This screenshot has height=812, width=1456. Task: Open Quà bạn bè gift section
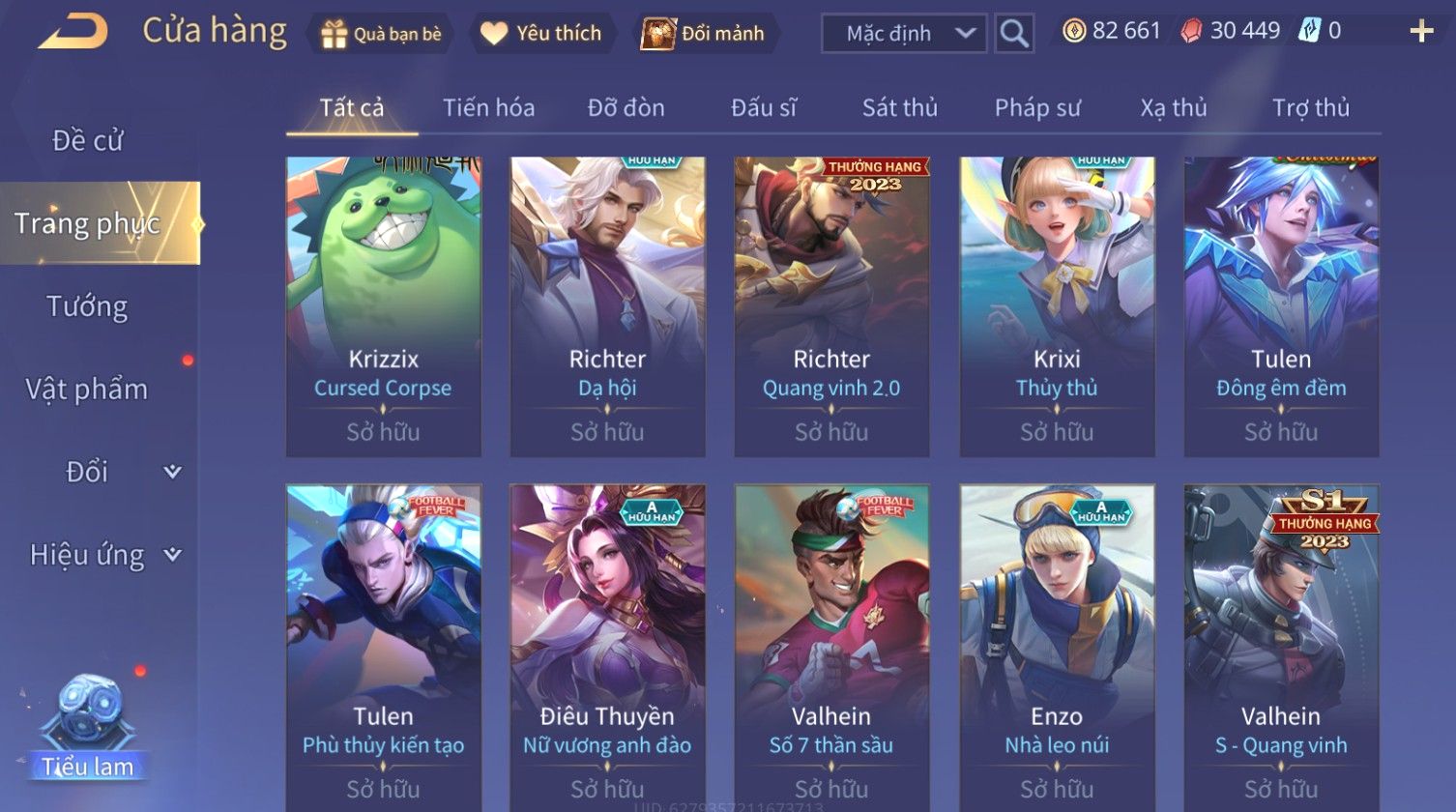click(381, 34)
